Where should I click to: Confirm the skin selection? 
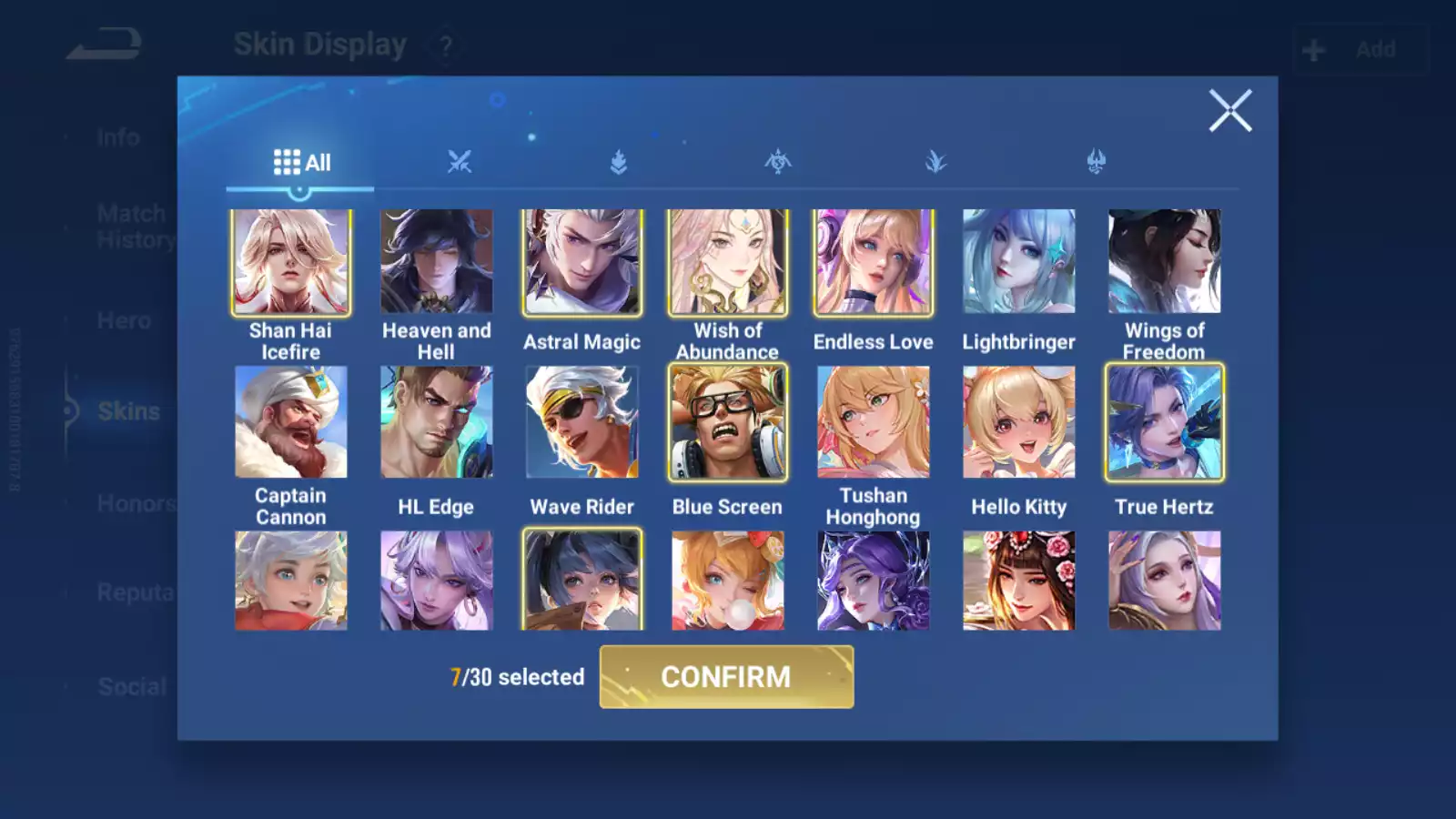[x=726, y=676]
